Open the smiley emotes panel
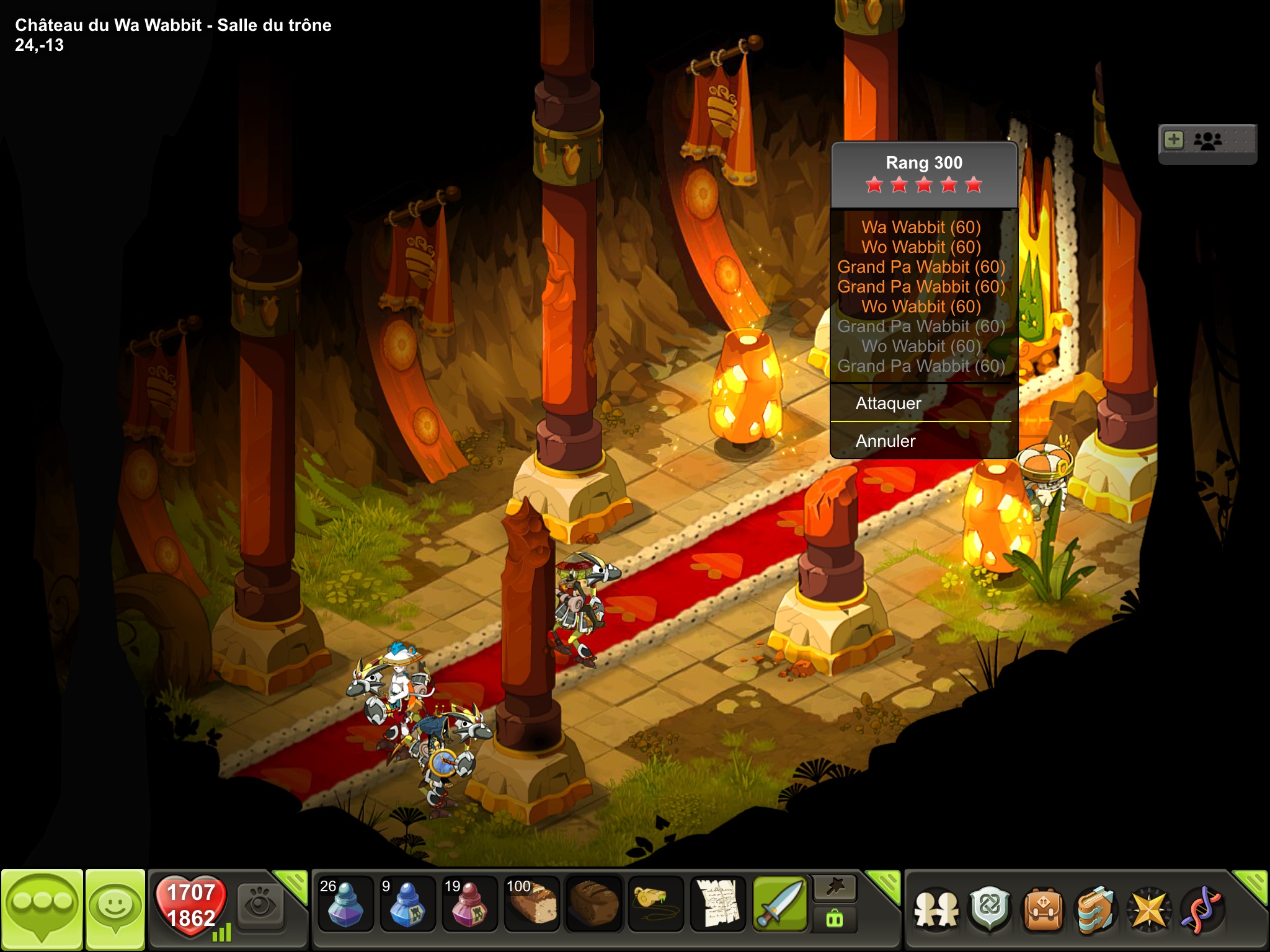 (x=115, y=909)
